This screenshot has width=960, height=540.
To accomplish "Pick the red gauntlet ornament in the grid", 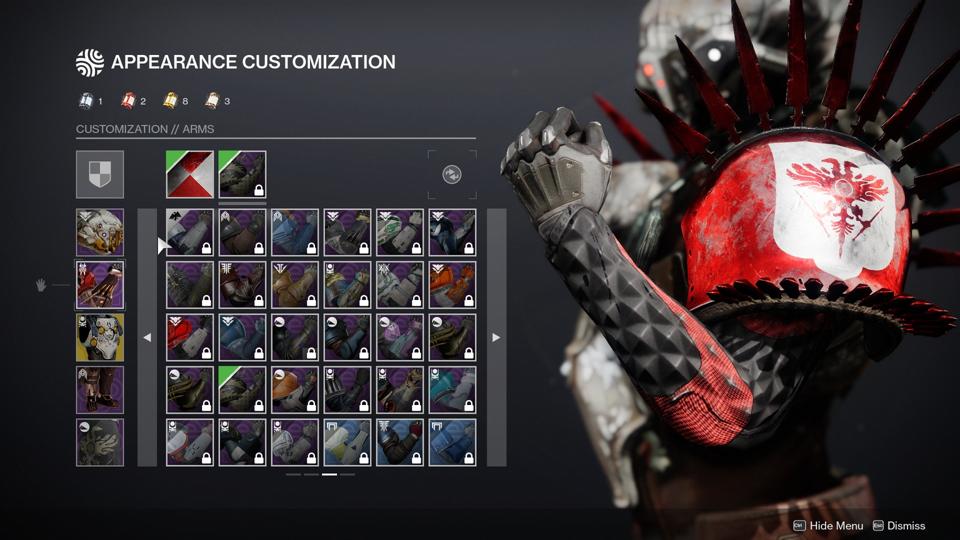I will [190, 338].
